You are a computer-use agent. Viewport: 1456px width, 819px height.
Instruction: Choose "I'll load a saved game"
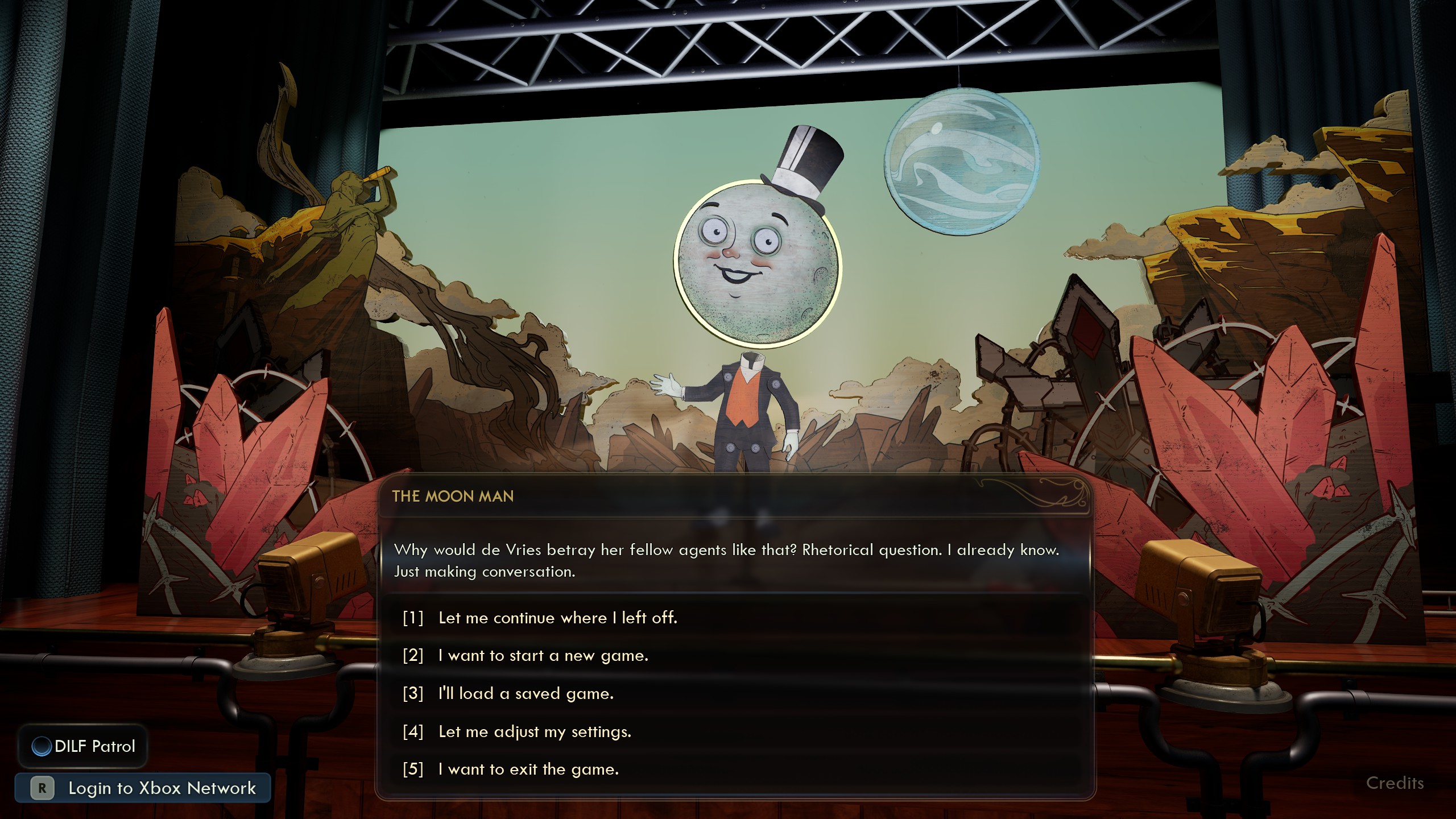[x=524, y=693]
